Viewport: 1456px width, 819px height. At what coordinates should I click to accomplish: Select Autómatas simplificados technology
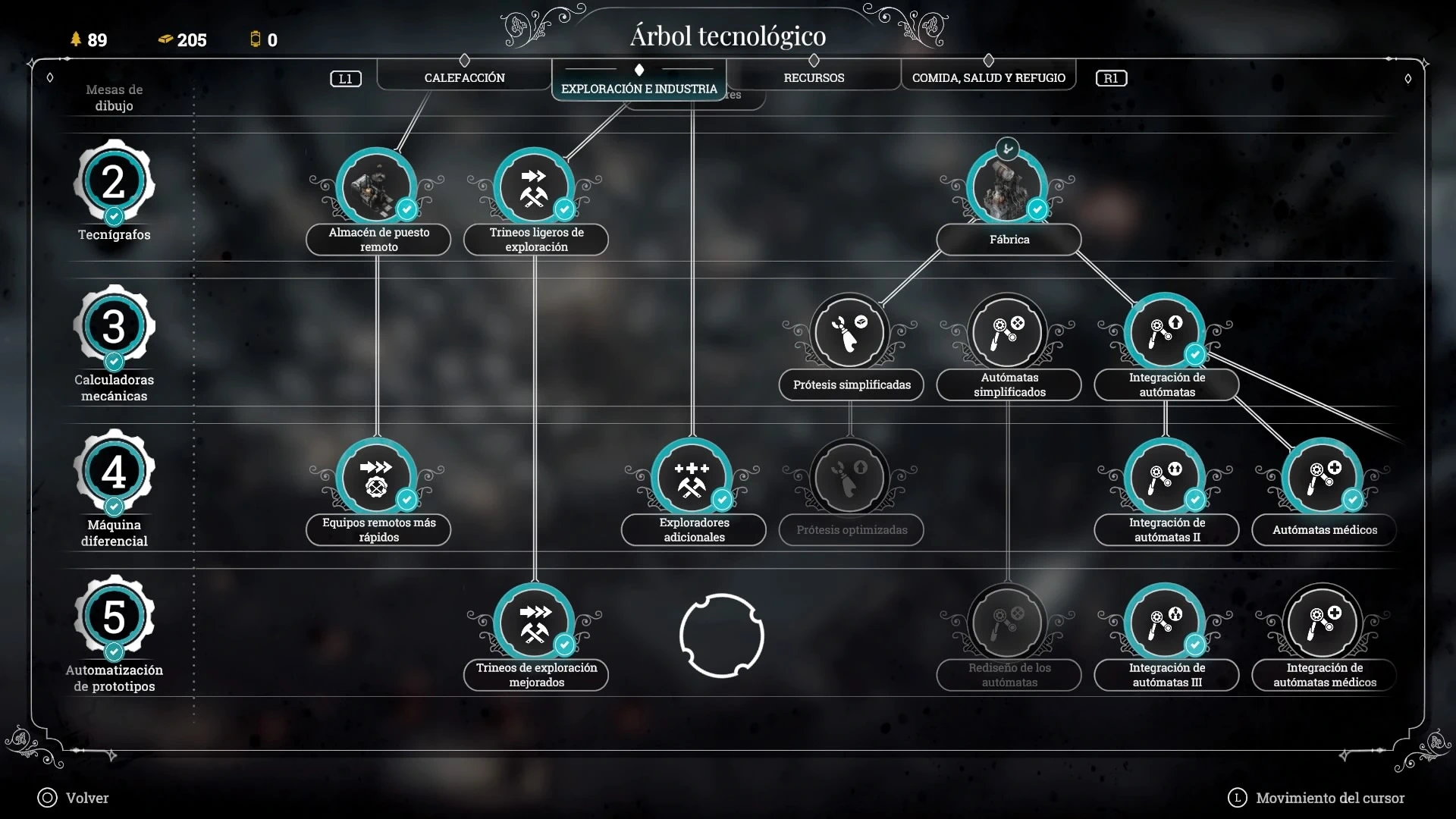(x=1007, y=332)
